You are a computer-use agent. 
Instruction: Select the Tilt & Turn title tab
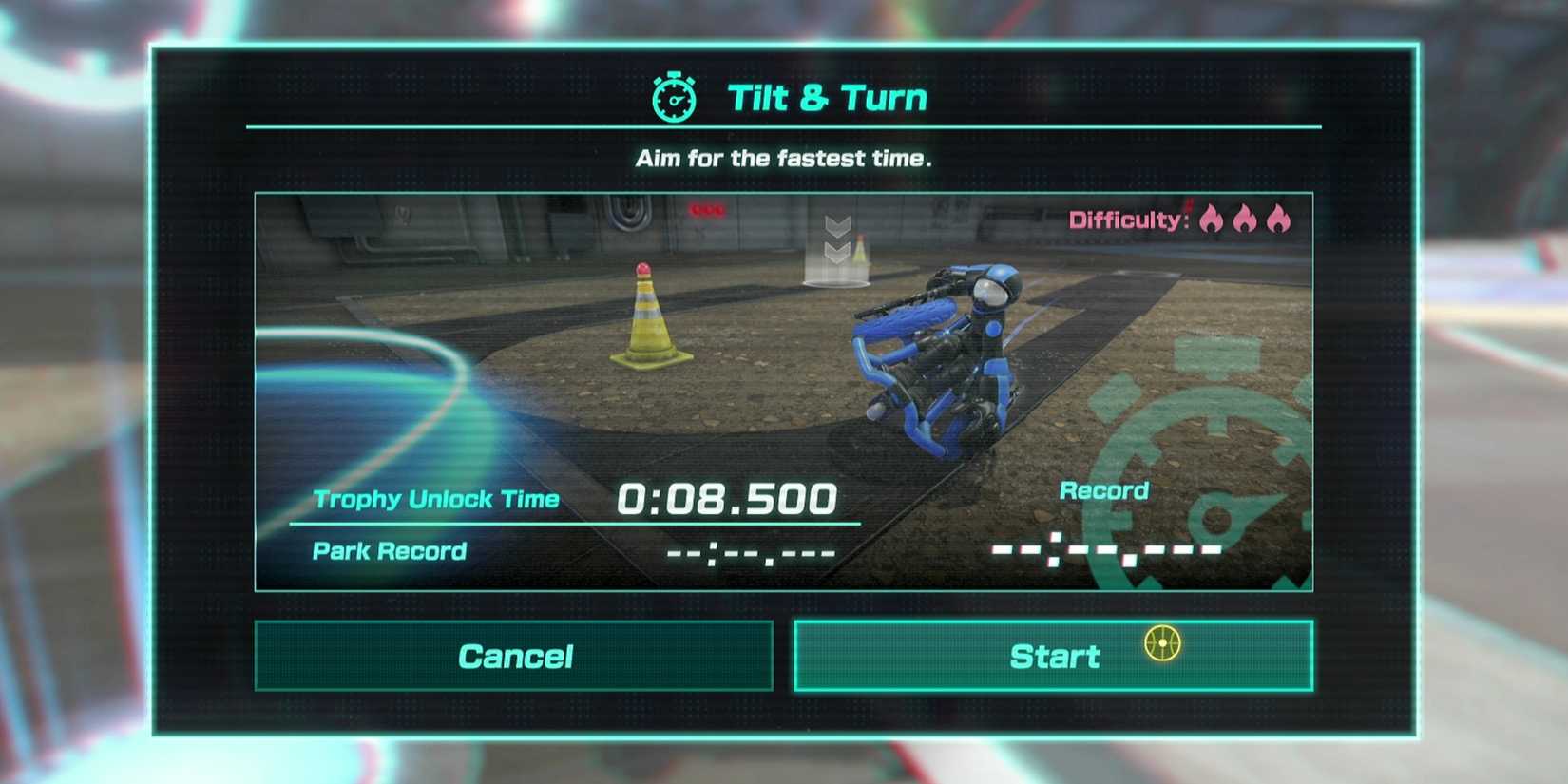[x=827, y=95]
